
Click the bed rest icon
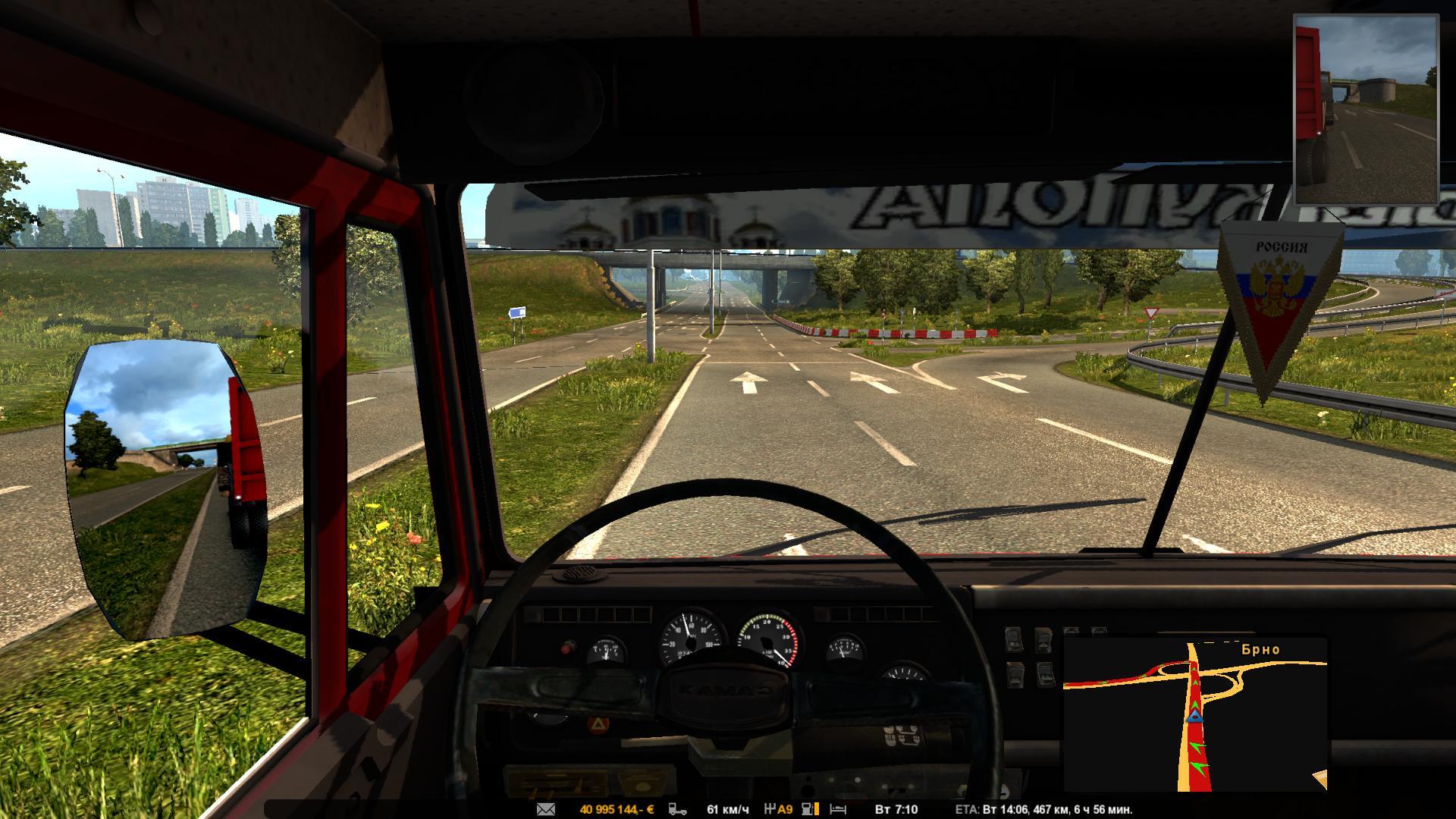pyautogui.click(x=837, y=809)
